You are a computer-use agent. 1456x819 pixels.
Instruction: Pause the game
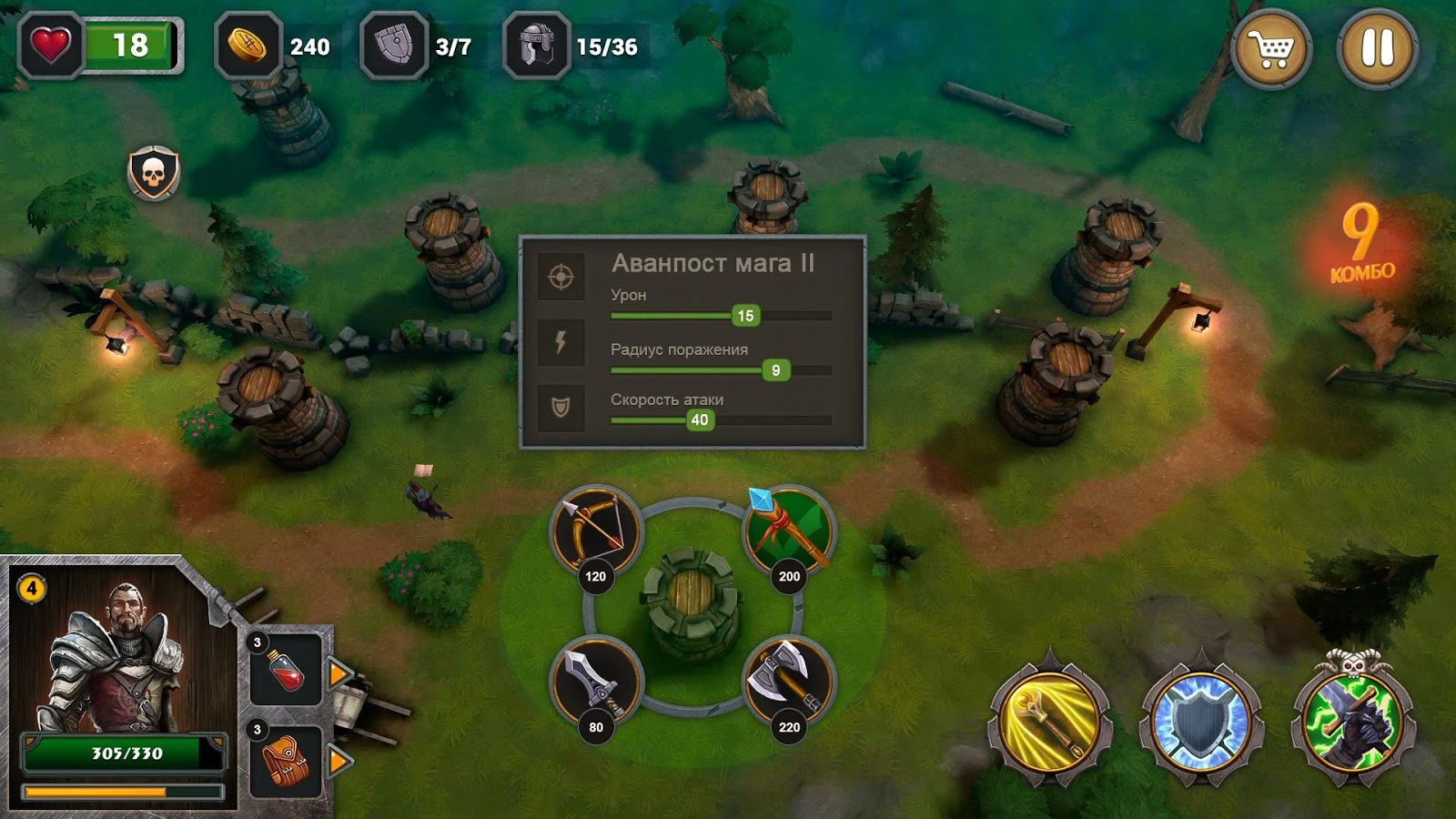[x=1377, y=48]
